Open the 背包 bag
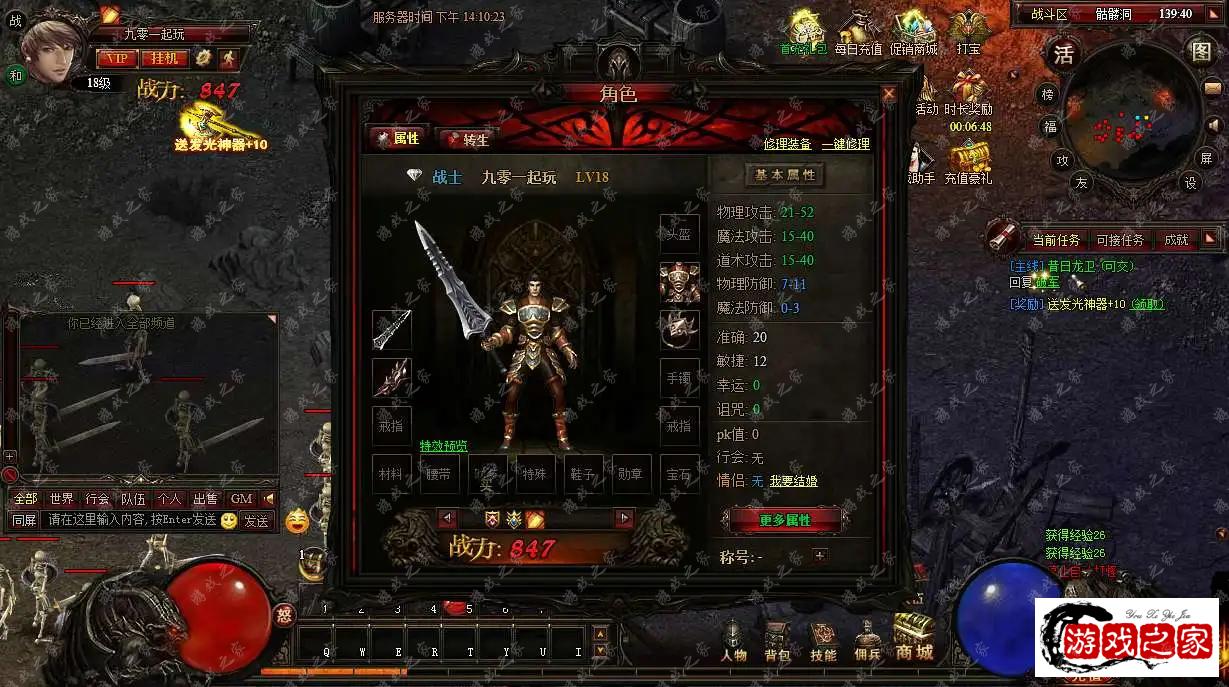 (x=777, y=642)
